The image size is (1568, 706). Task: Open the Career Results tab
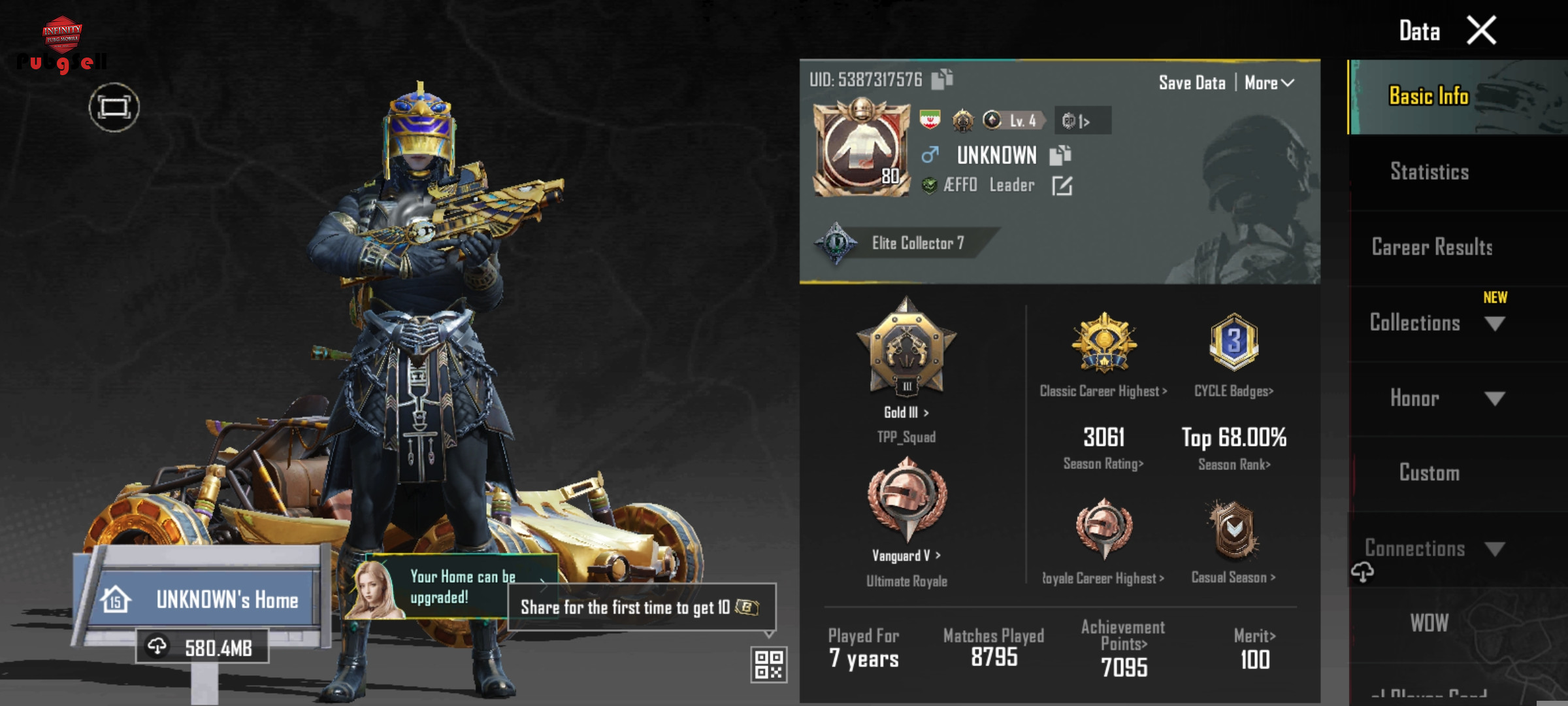tap(1431, 247)
